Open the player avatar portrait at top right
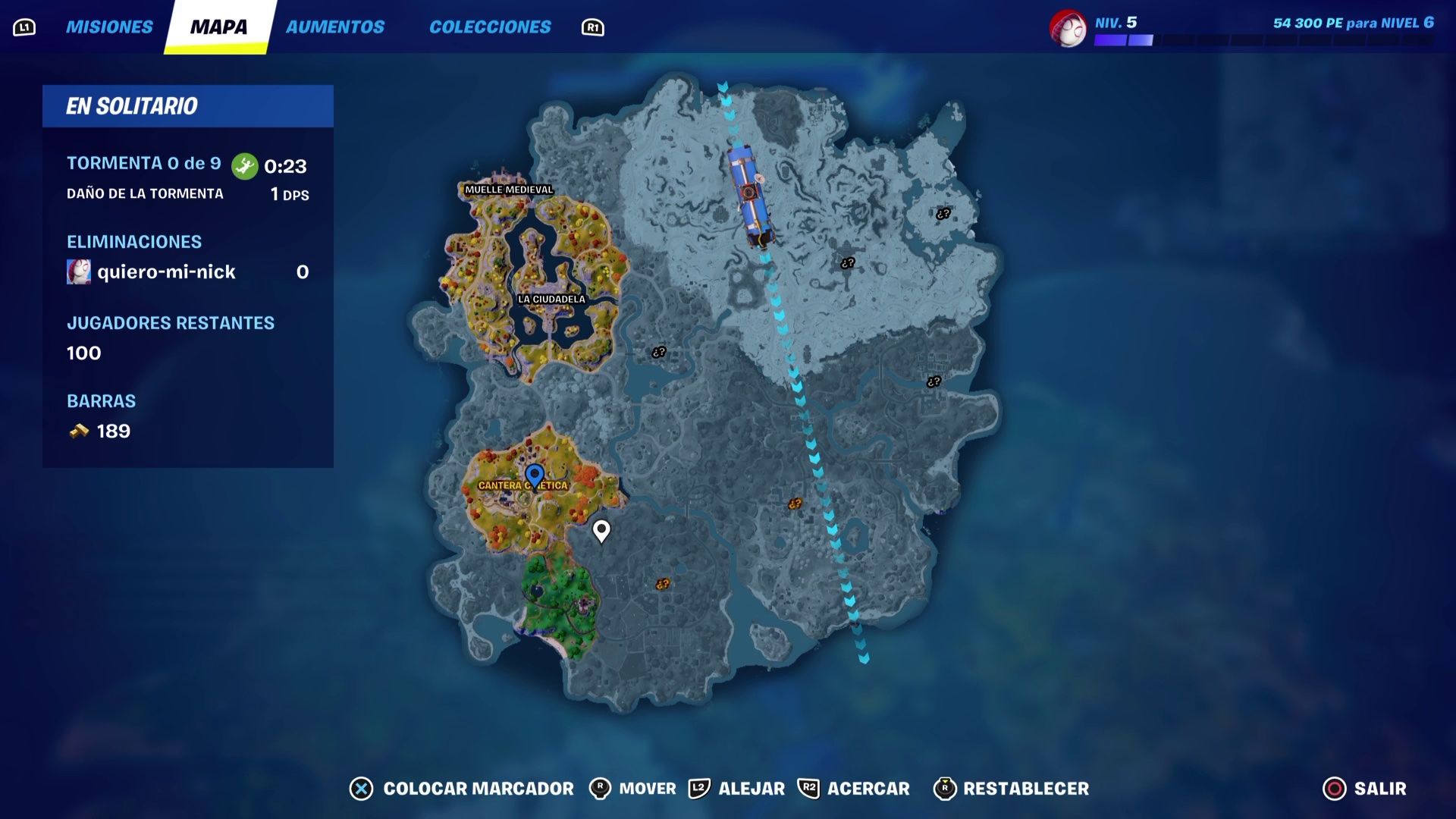This screenshot has height=819, width=1456. 1069,29
